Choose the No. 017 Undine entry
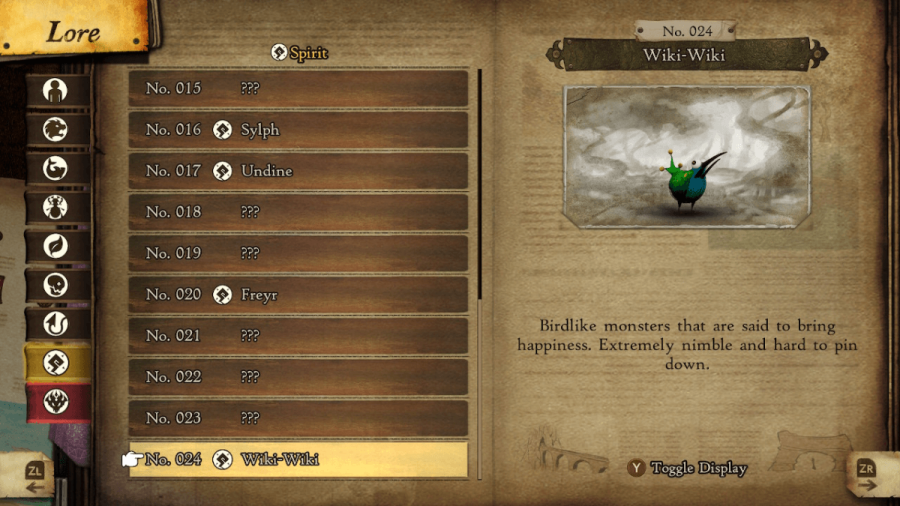This screenshot has height=506, width=900. (298, 171)
